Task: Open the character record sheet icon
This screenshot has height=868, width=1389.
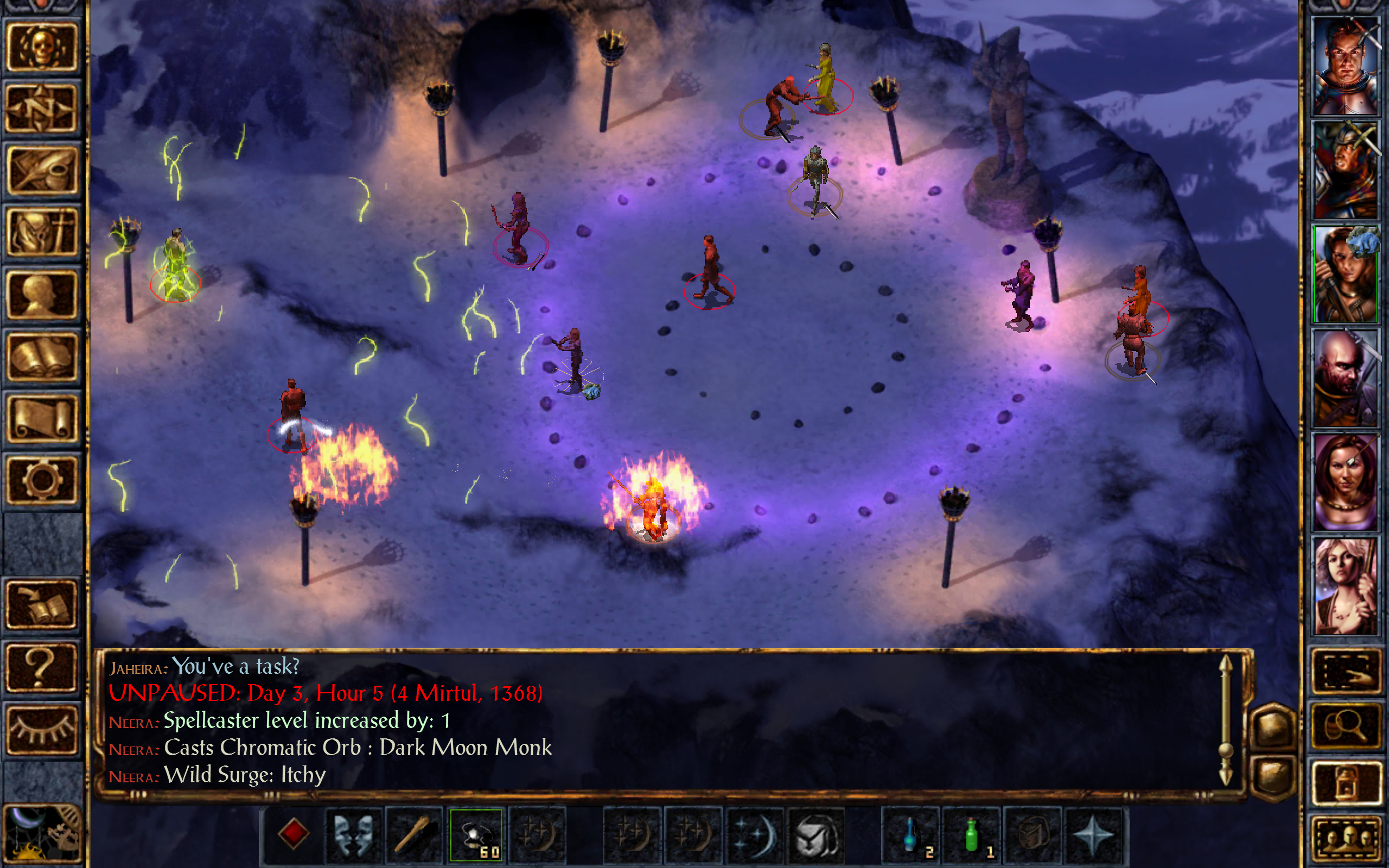Action: [x=43, y=294]
